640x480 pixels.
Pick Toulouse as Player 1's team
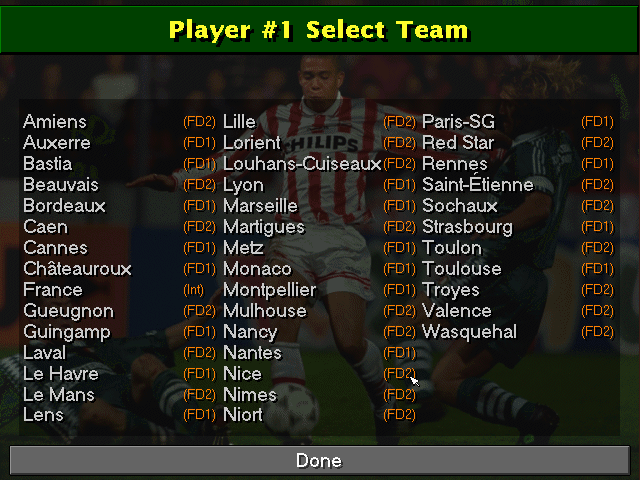(462, 269)
